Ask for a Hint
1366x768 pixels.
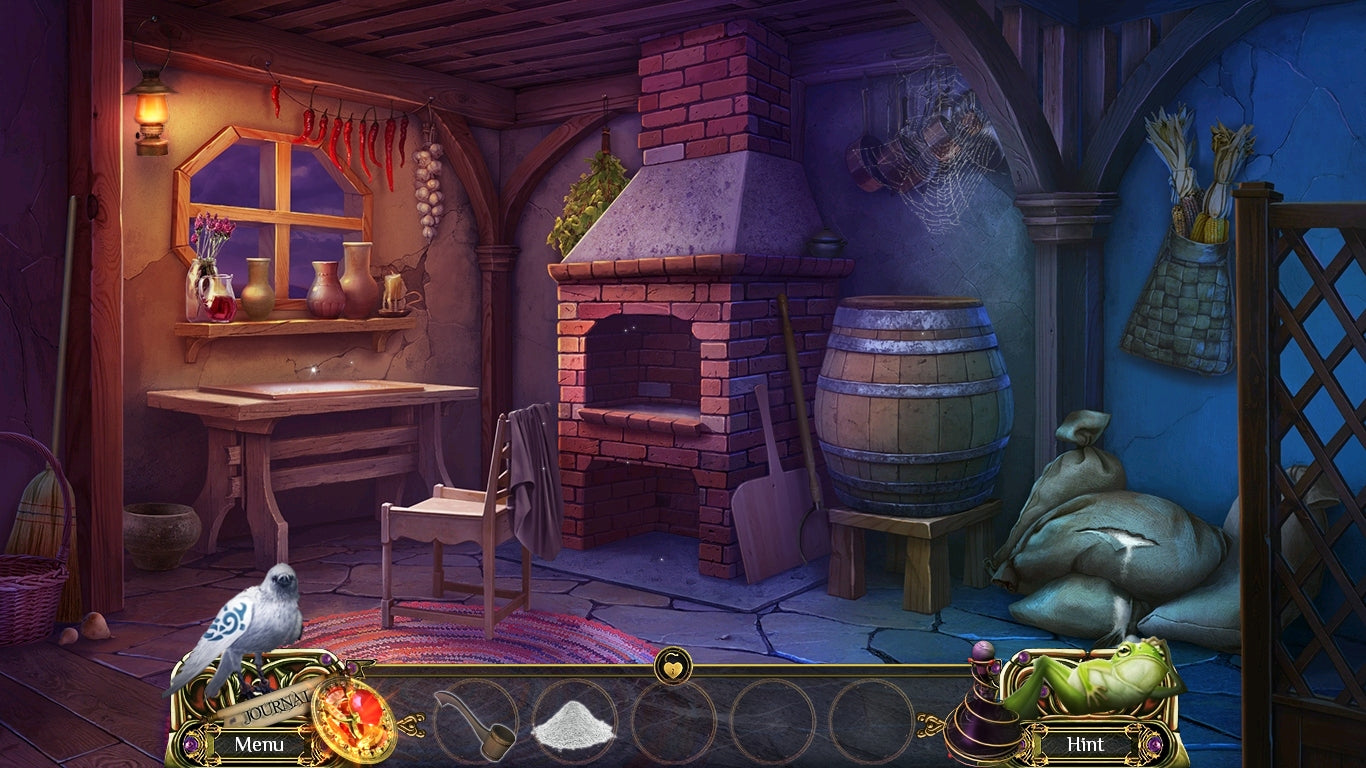point(1085,744)
